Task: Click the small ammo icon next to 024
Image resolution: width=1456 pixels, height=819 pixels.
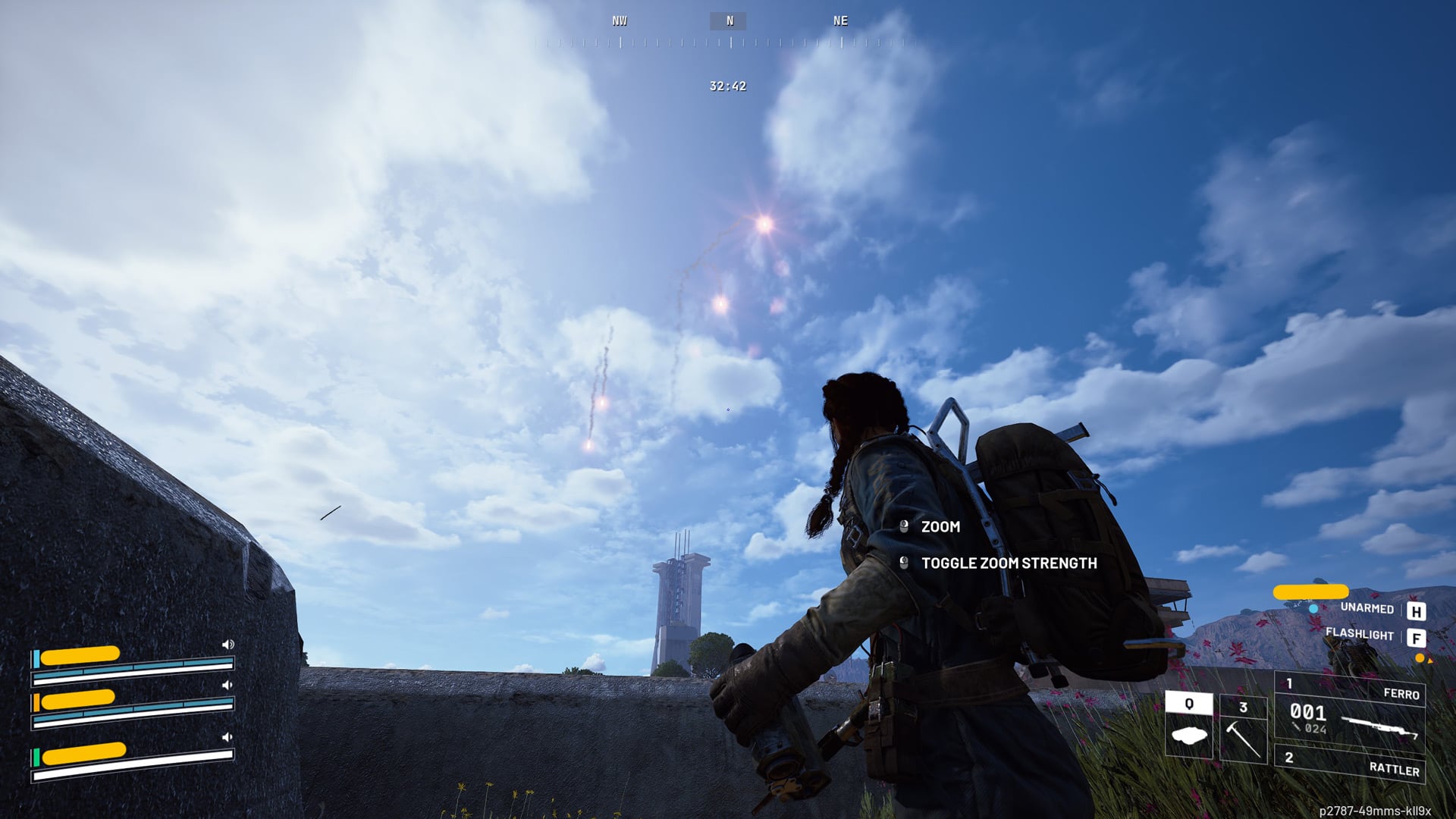Action: pos(1296,726)
